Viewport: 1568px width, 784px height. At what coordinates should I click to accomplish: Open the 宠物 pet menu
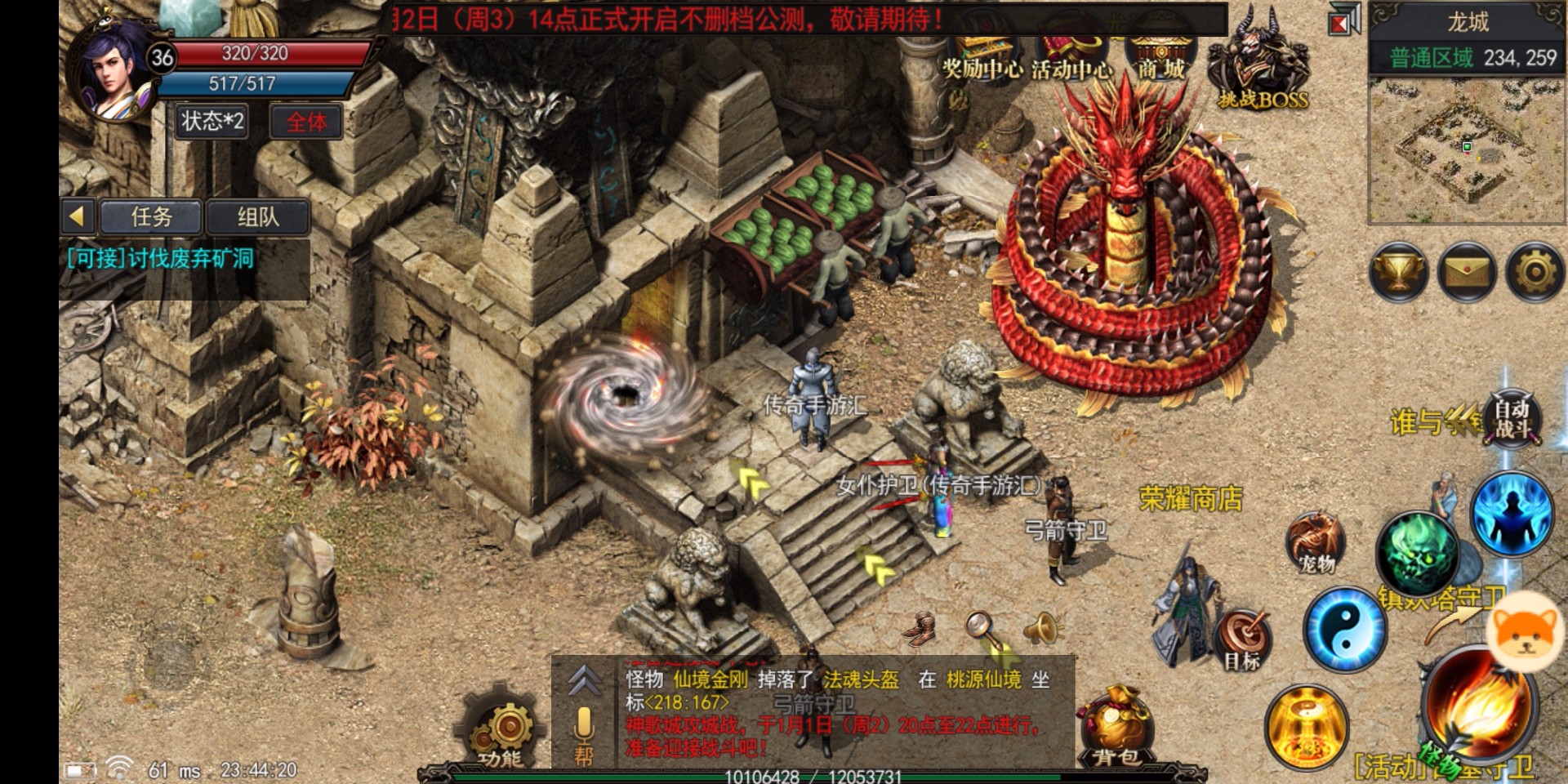[1316, 543]
